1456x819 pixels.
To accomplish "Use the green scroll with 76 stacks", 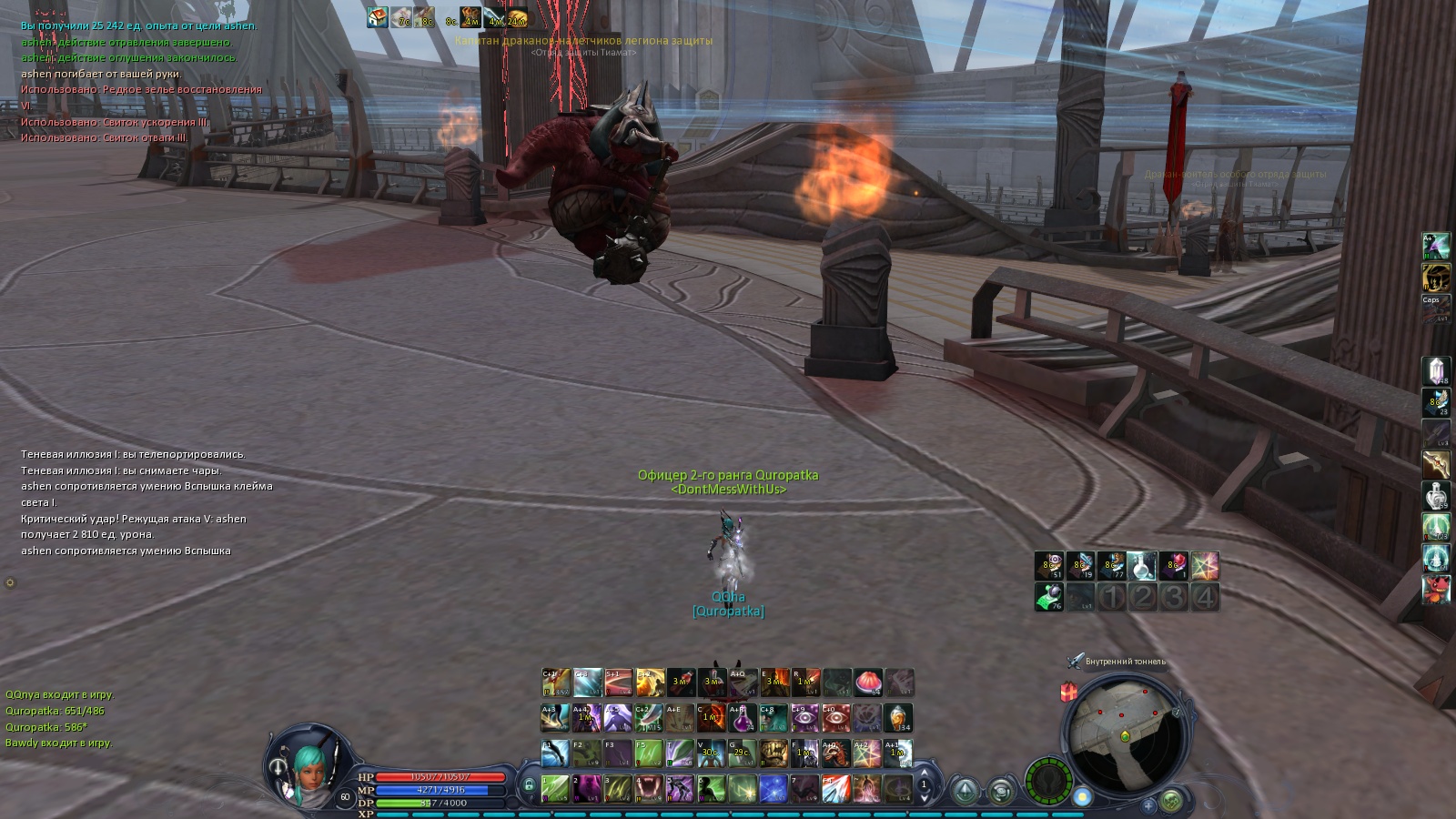I will pos(1049,597).
